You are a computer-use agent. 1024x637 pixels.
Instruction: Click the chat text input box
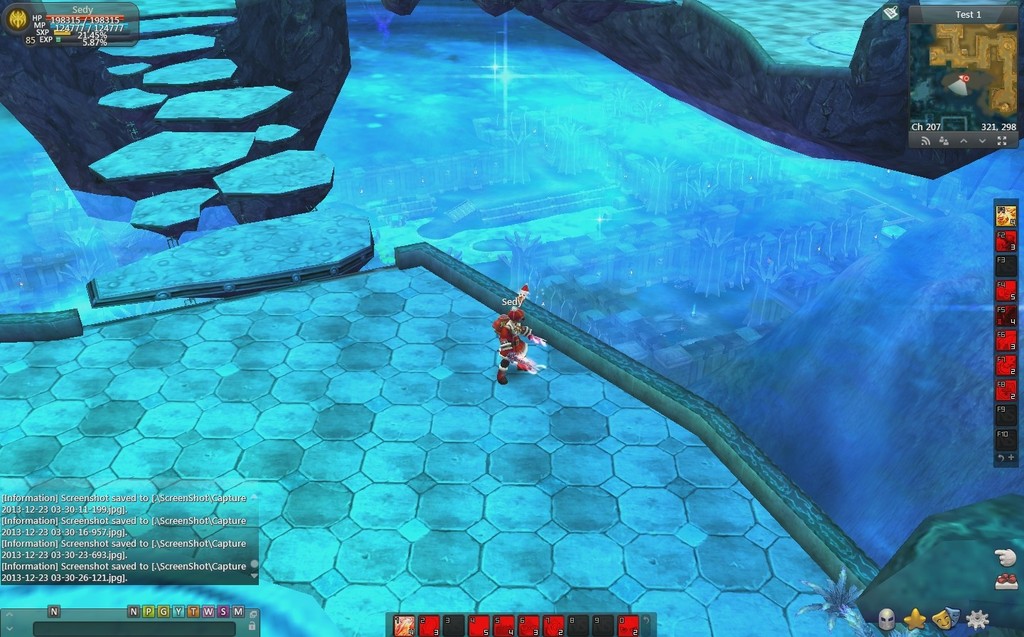tap(133, 628)
